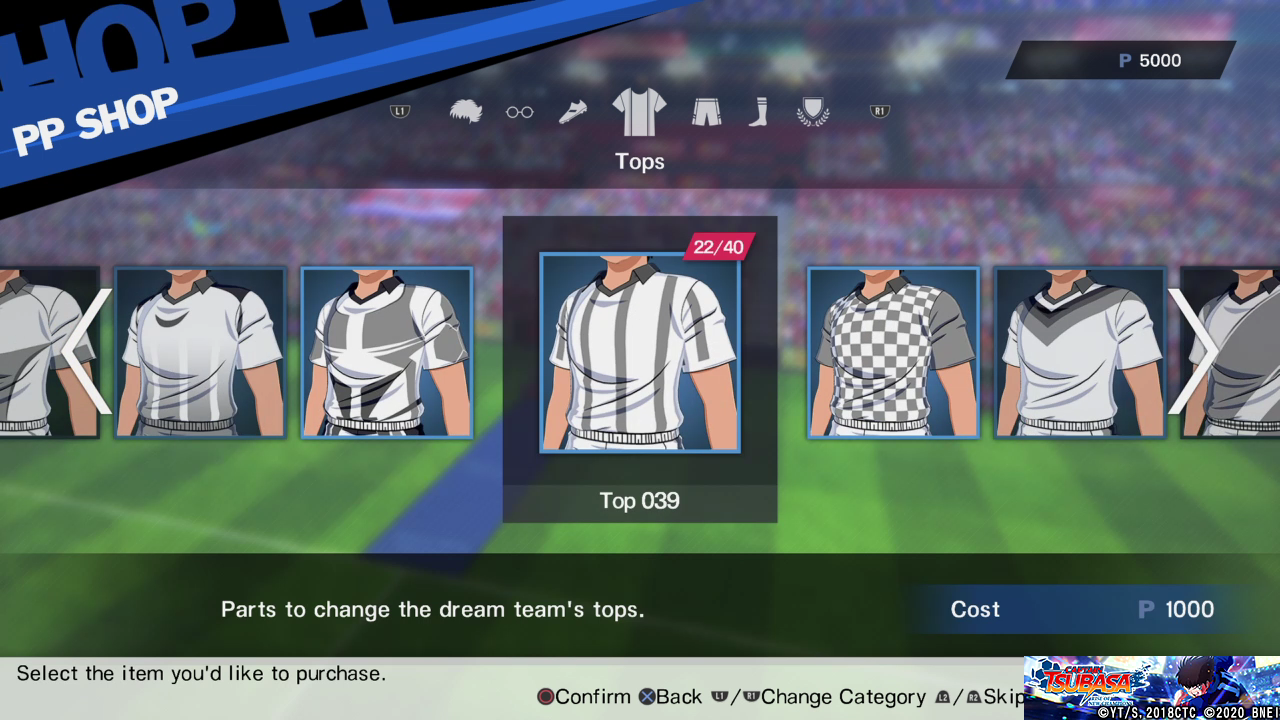Switch to the shorts category
The height and width of the screenshot is (720, 1280).
706,112
